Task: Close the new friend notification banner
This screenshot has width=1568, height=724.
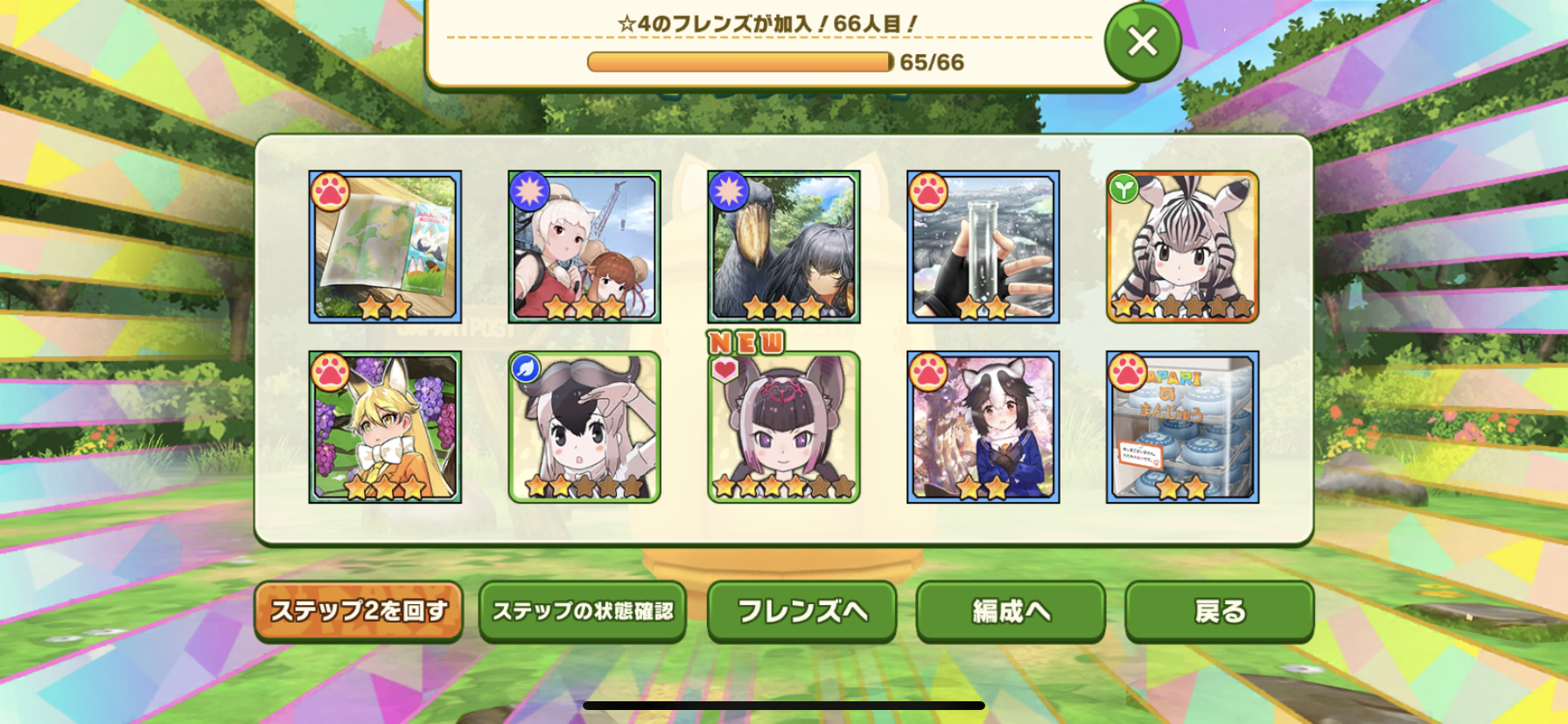Action: tap(1142, 42)
